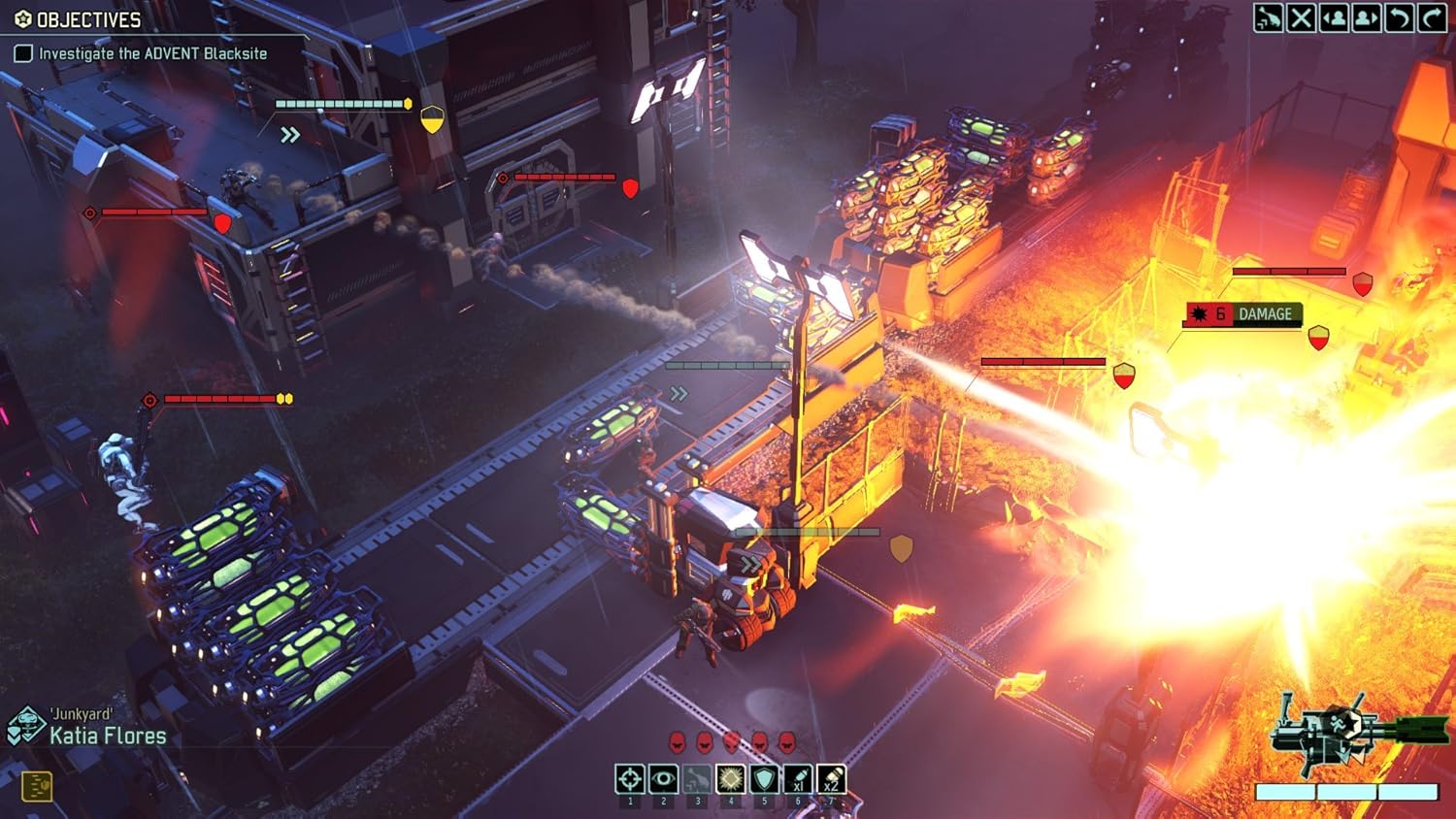This screenshot has width=1456, height=819.
Task: Select the x2 rocket ability
Action: coord(831,778)
